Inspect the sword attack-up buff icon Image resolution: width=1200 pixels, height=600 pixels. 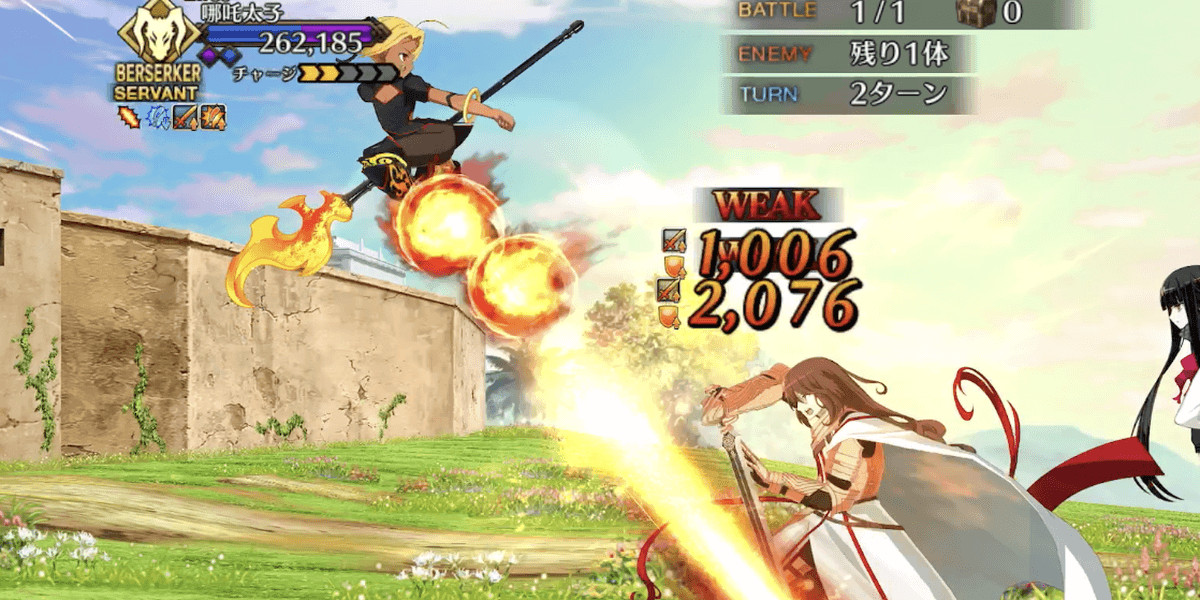click(x=186, y=118)
